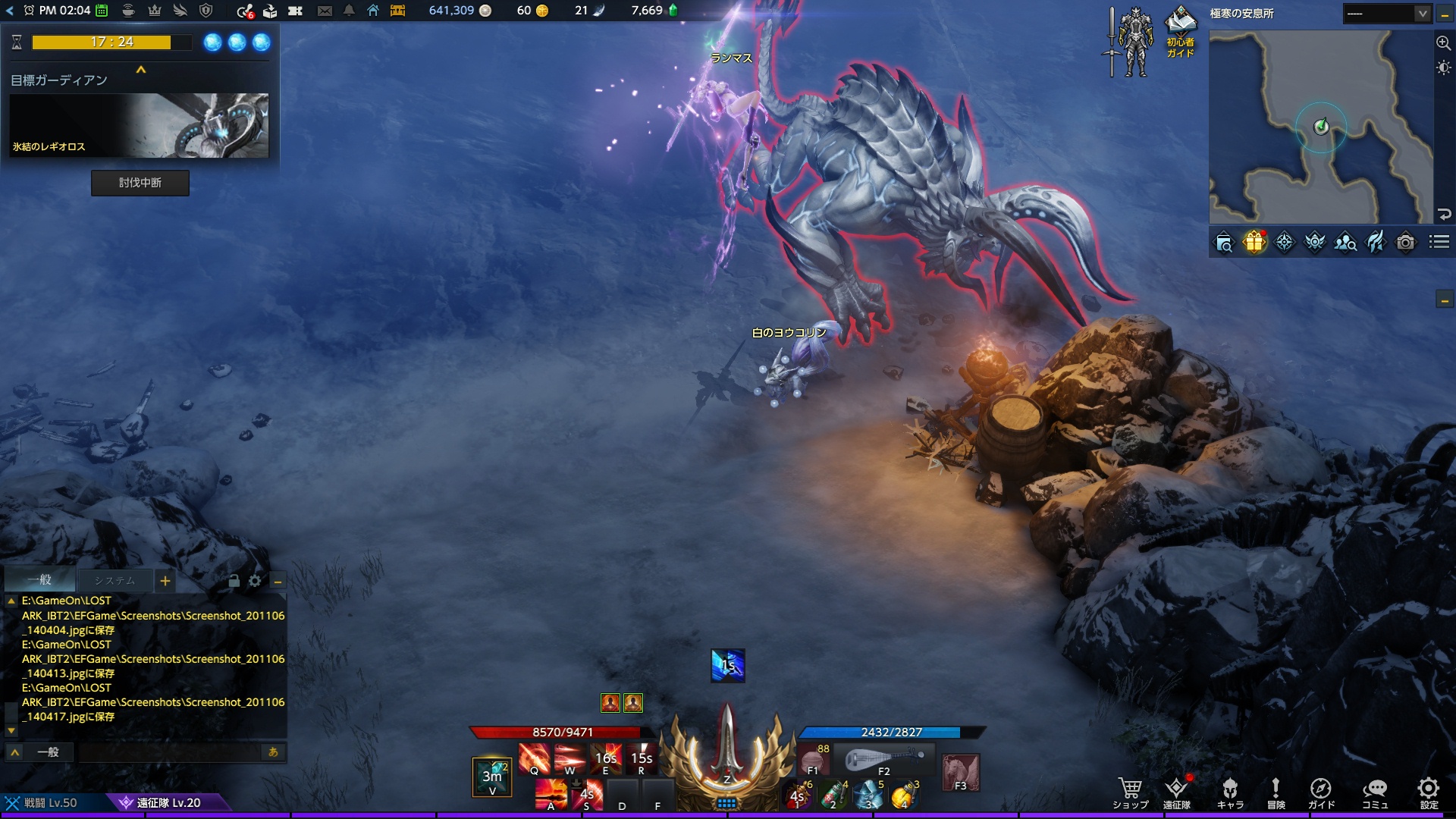Open the camera screenshot icon under minimap

pos(1405,242)
